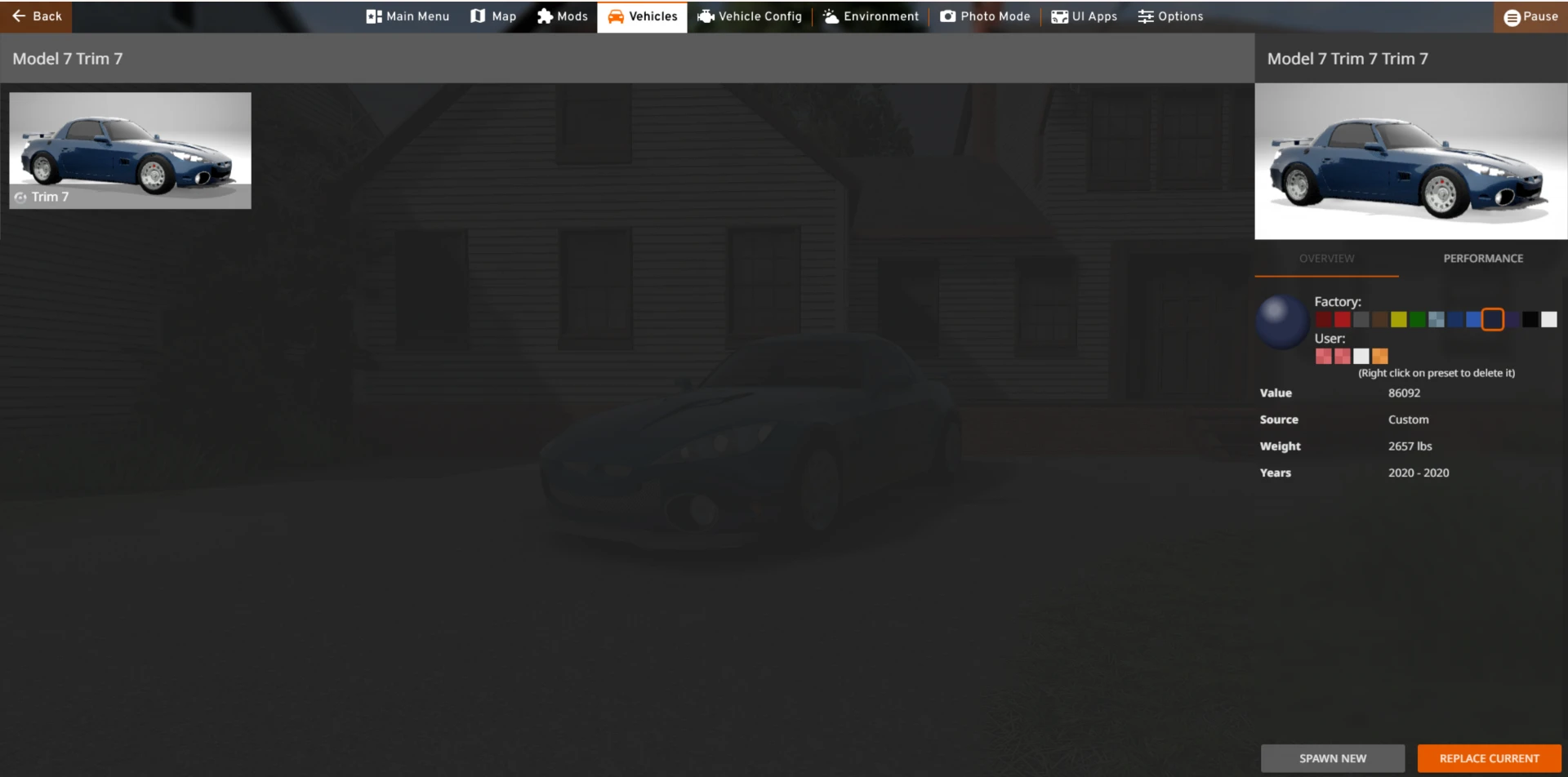Go back with the Back button
The height and width of the screenshot is (777, 1568).
[x=36, y=16]
